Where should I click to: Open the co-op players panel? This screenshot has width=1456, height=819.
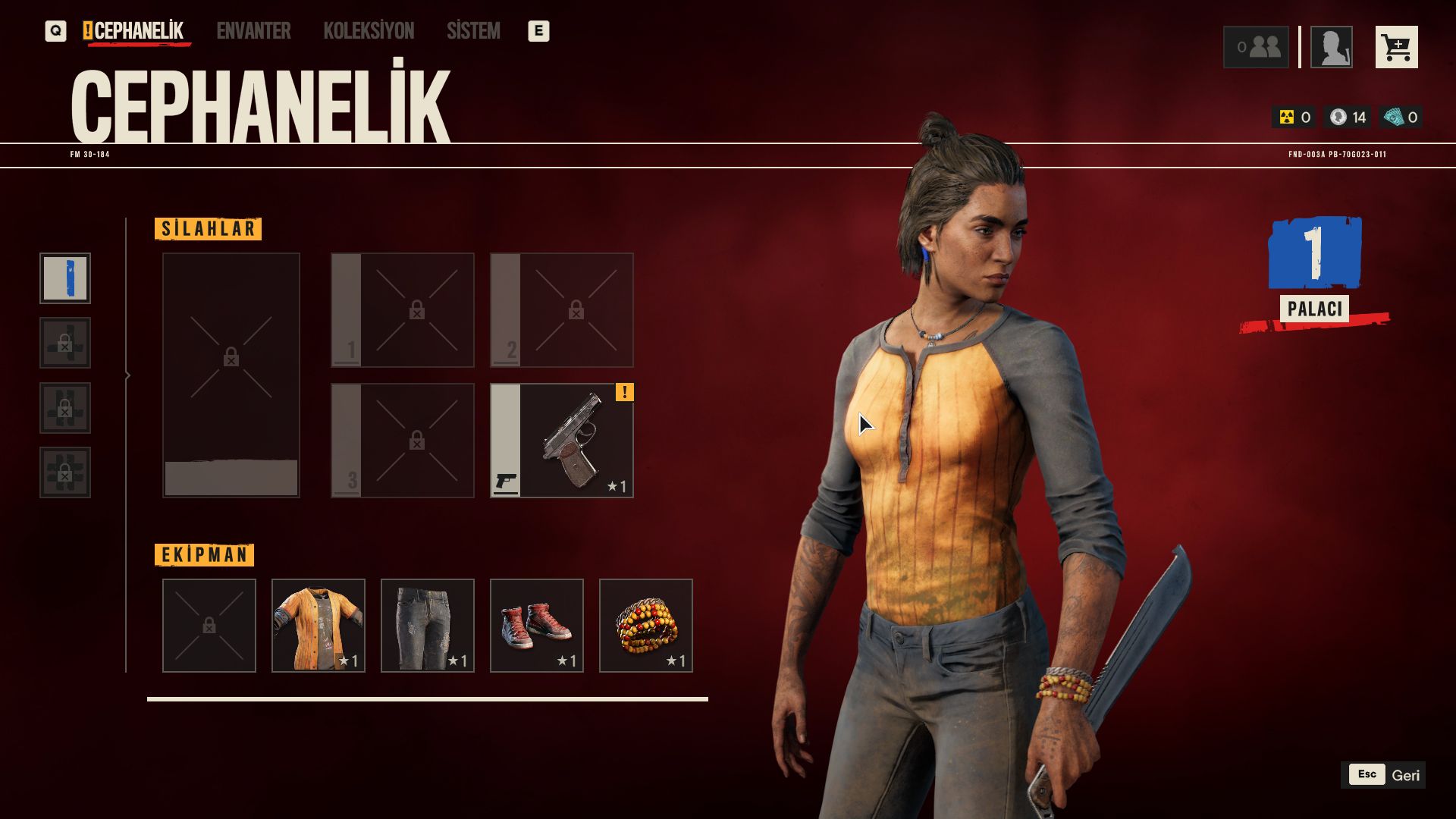1256,48
